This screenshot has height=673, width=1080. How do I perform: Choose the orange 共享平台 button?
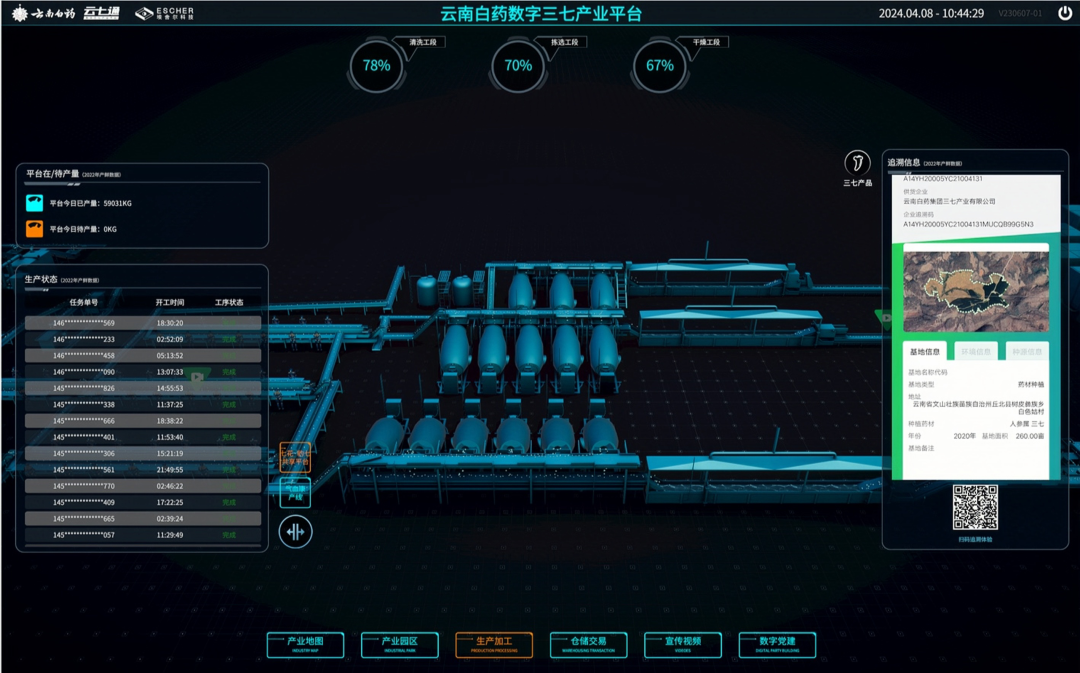[295, 458]
